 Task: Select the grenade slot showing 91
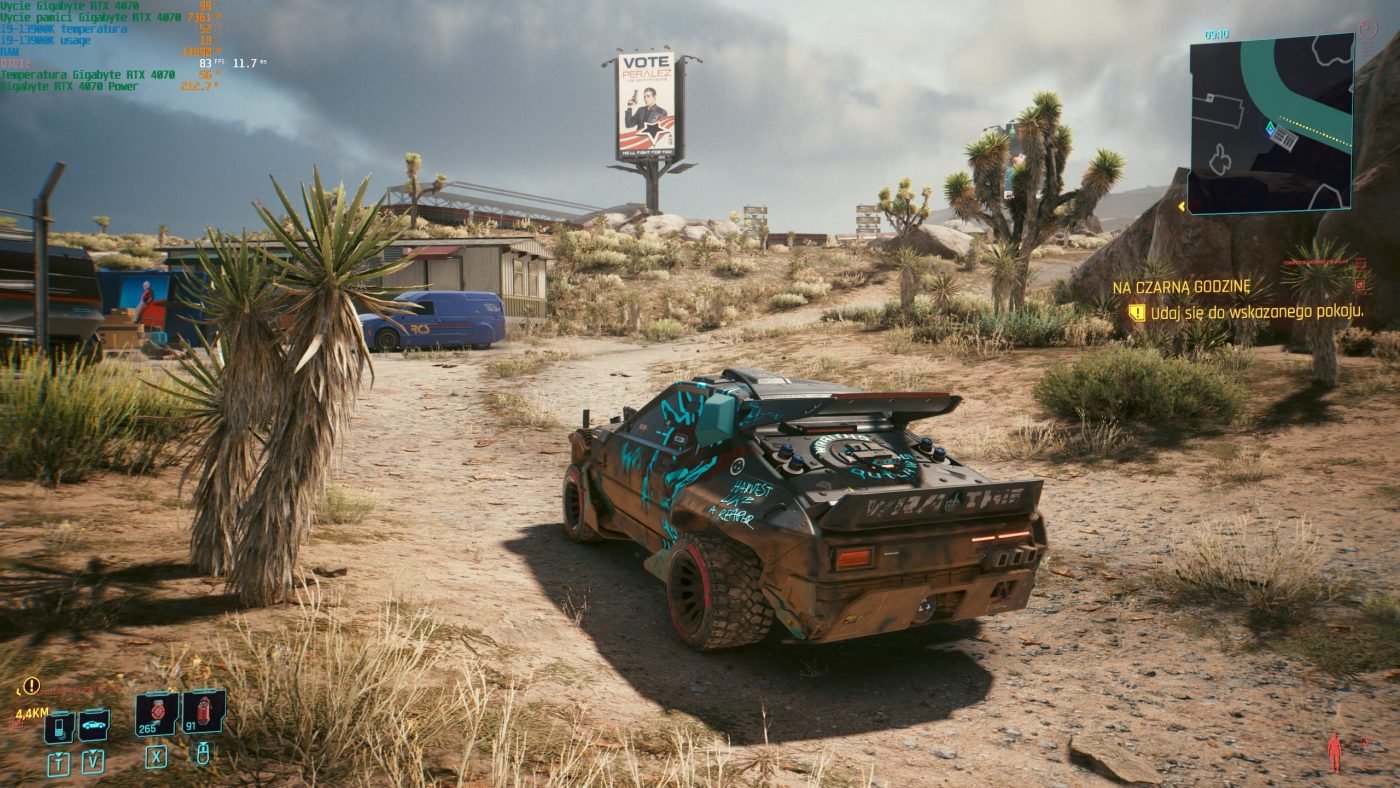tap(203, 712)
